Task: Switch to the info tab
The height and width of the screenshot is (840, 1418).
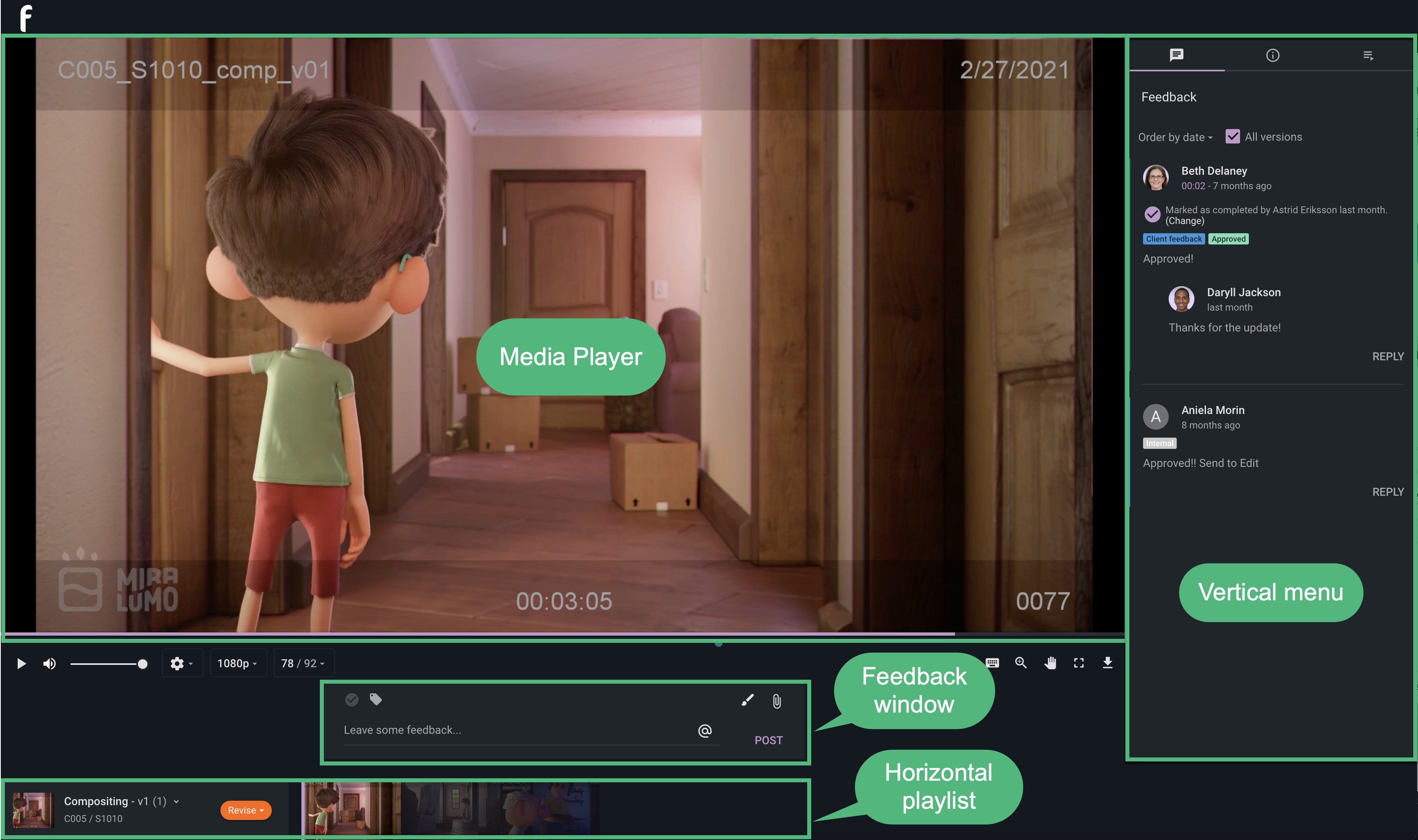Action: (1273, 55)
